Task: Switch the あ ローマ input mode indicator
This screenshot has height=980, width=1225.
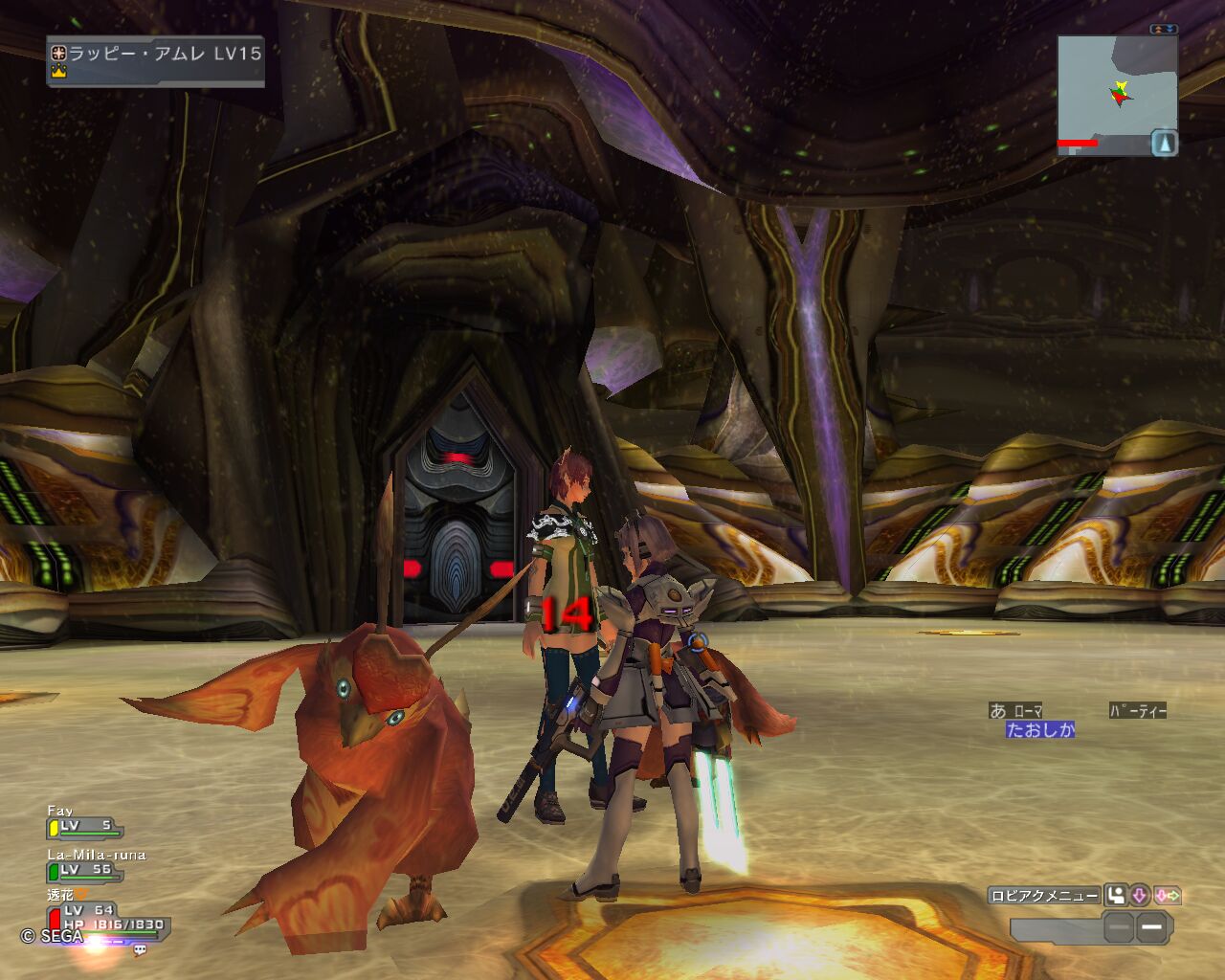Action: click(x=1015, y=711)
